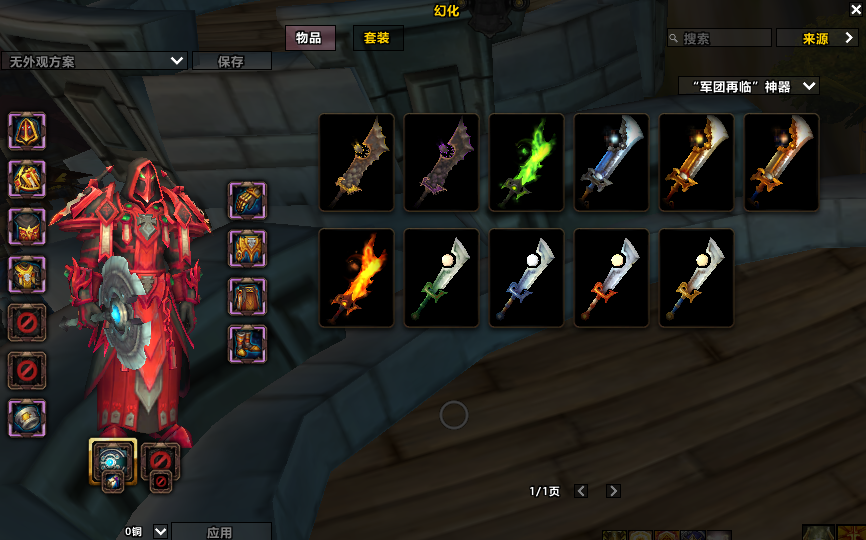
Task: Switch to the 套装 tab
Action: tap(377, 38)
